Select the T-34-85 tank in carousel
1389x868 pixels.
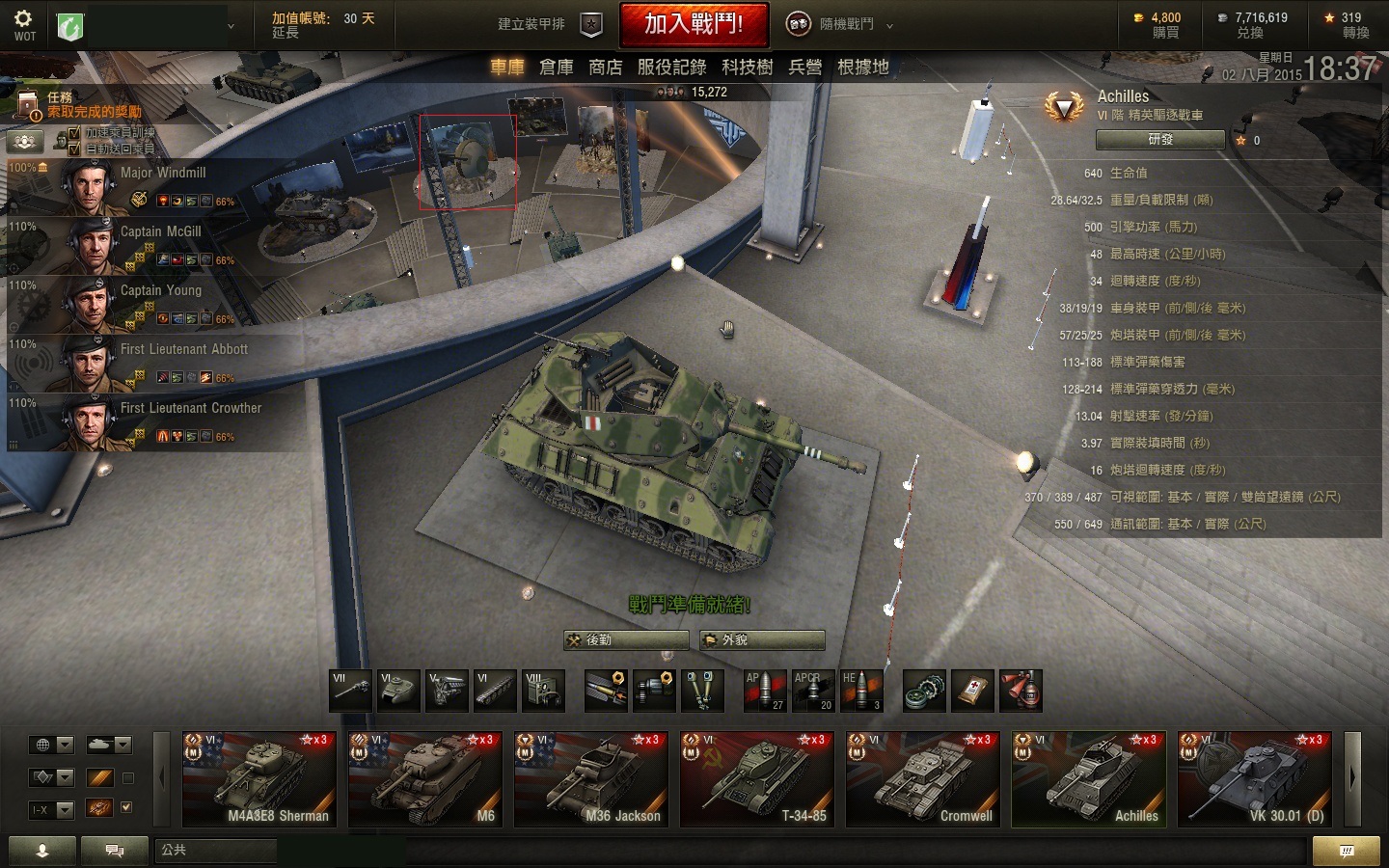pyautogui.click(x=757, y=779)
